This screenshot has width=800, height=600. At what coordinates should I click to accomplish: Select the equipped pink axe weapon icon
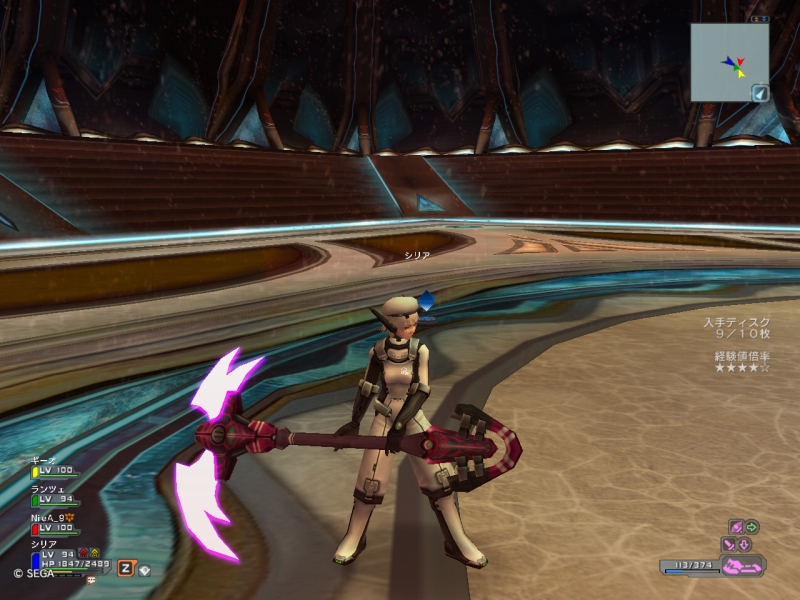[x=742, y=566]
